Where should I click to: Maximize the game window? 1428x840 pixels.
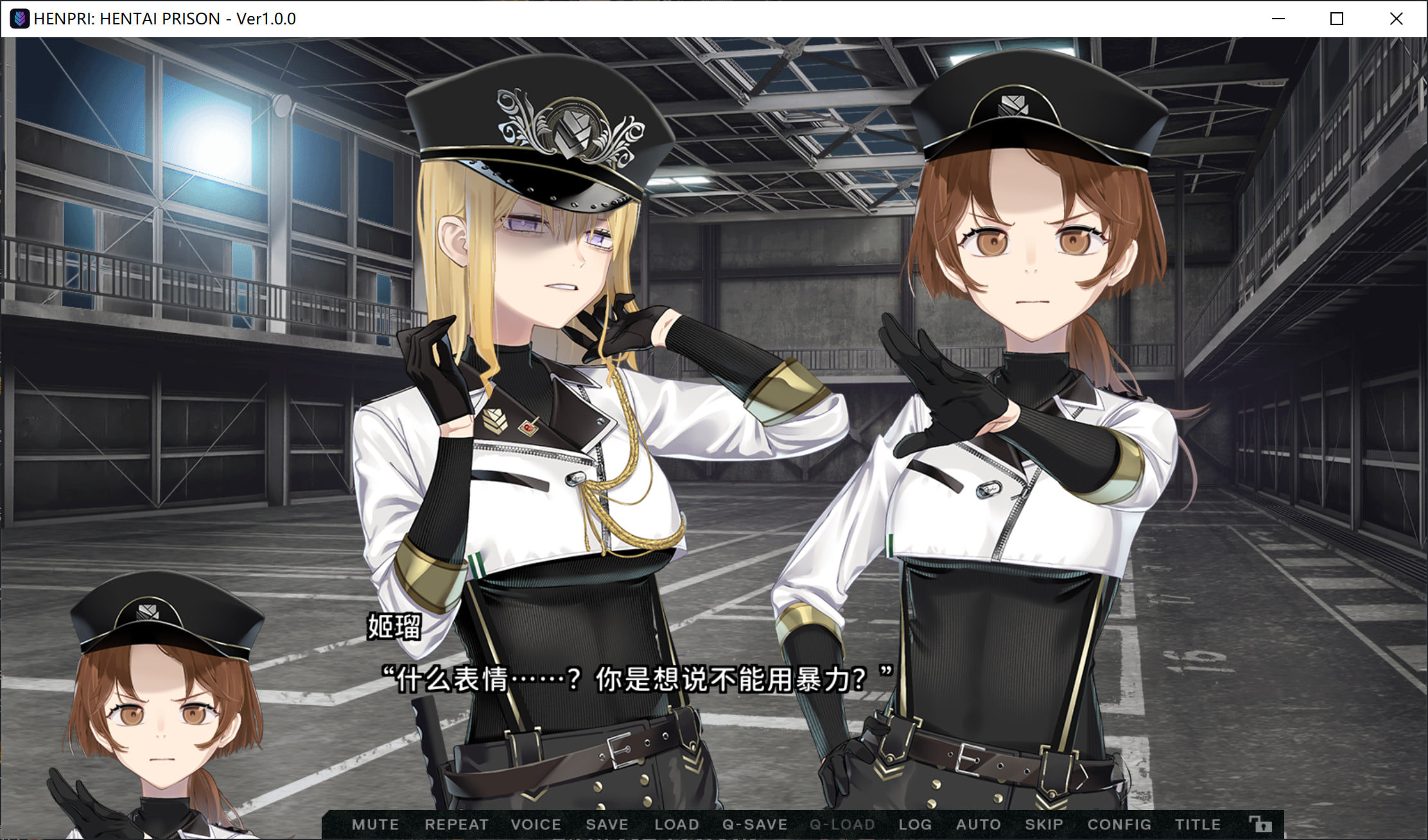[1337, 19]
